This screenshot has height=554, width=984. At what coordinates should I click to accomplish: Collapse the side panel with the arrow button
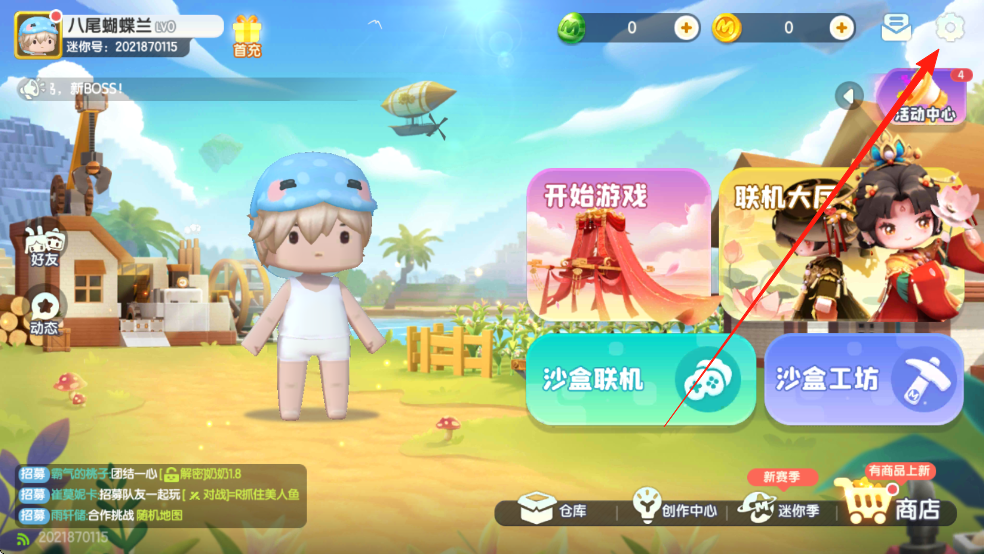coord(849,96)
